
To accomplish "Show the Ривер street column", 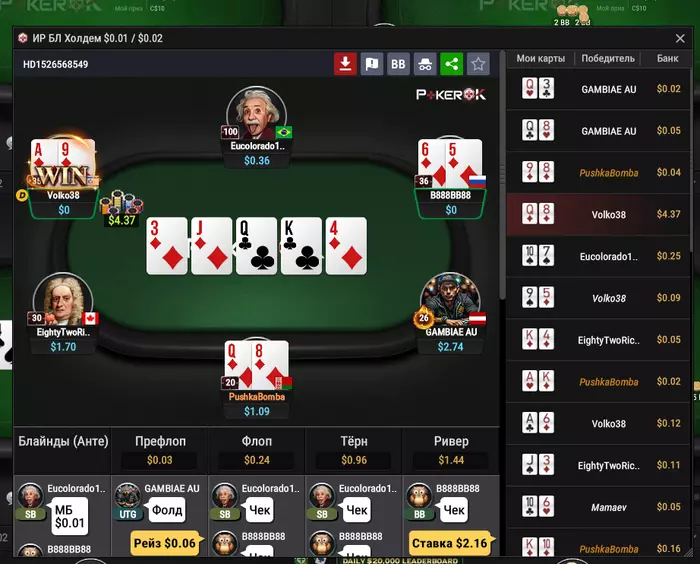I will coord(451,440).
